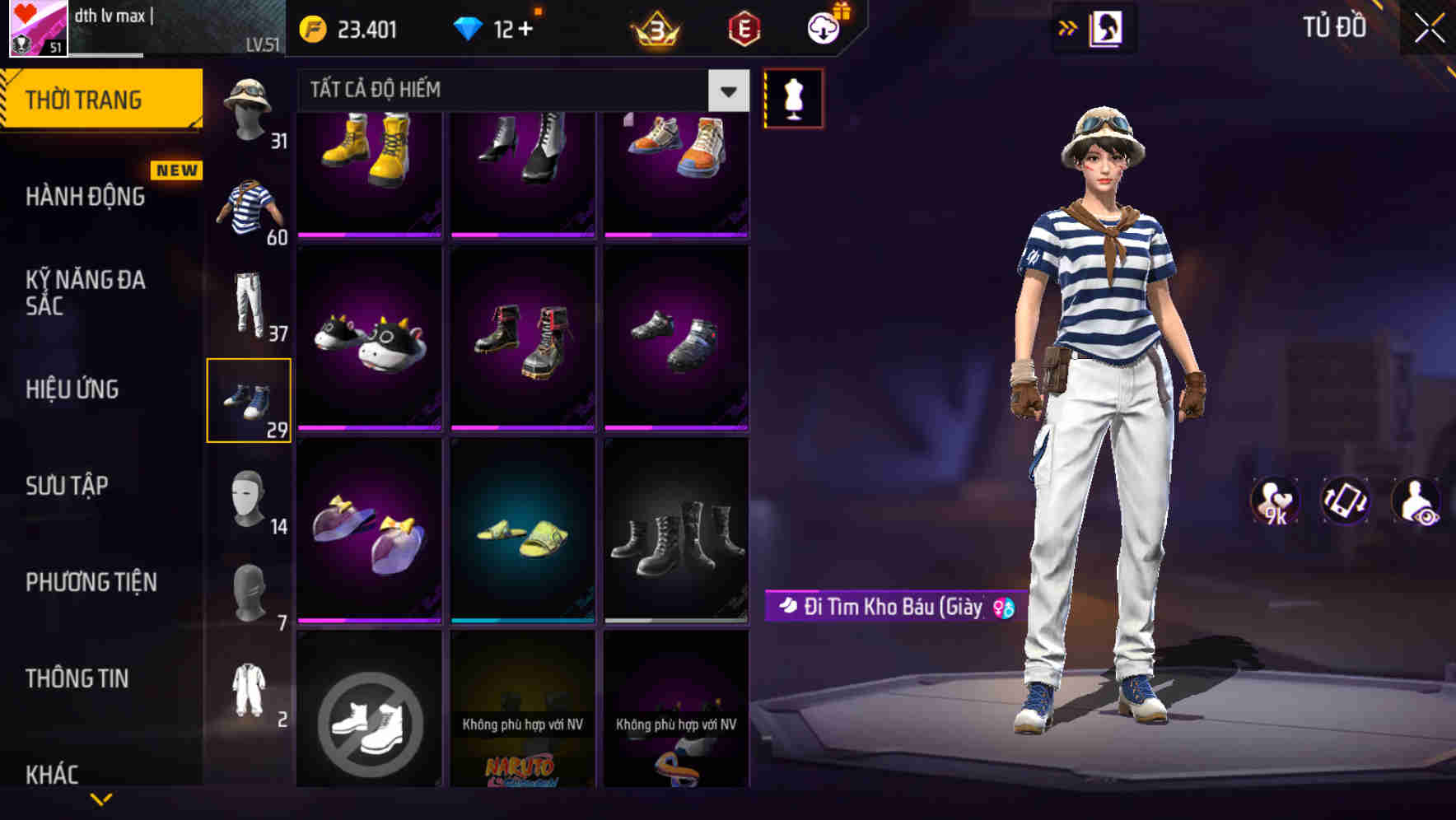
Task: Toggle the equipped blue sneakers slot
Action: pyautogui.click(x=250, y=401)
